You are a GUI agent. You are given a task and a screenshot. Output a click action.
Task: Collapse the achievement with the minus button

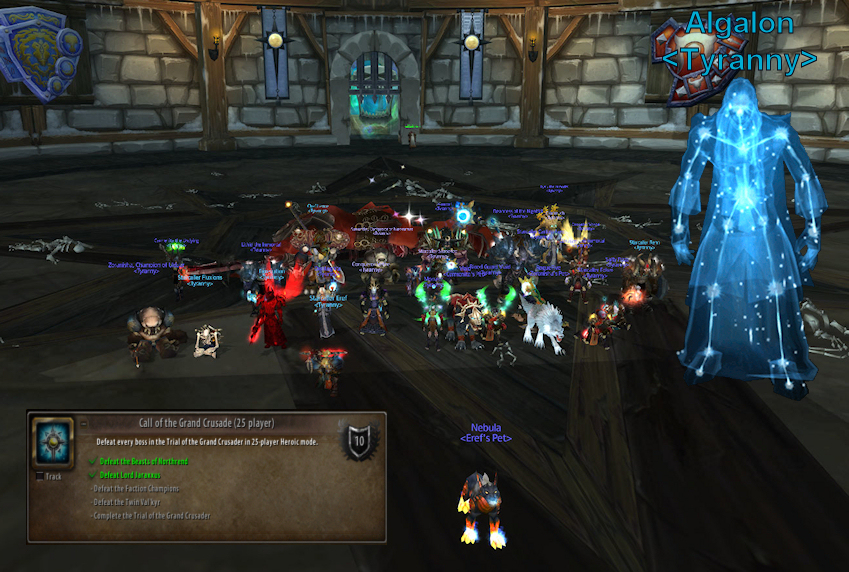pos(82,423)
